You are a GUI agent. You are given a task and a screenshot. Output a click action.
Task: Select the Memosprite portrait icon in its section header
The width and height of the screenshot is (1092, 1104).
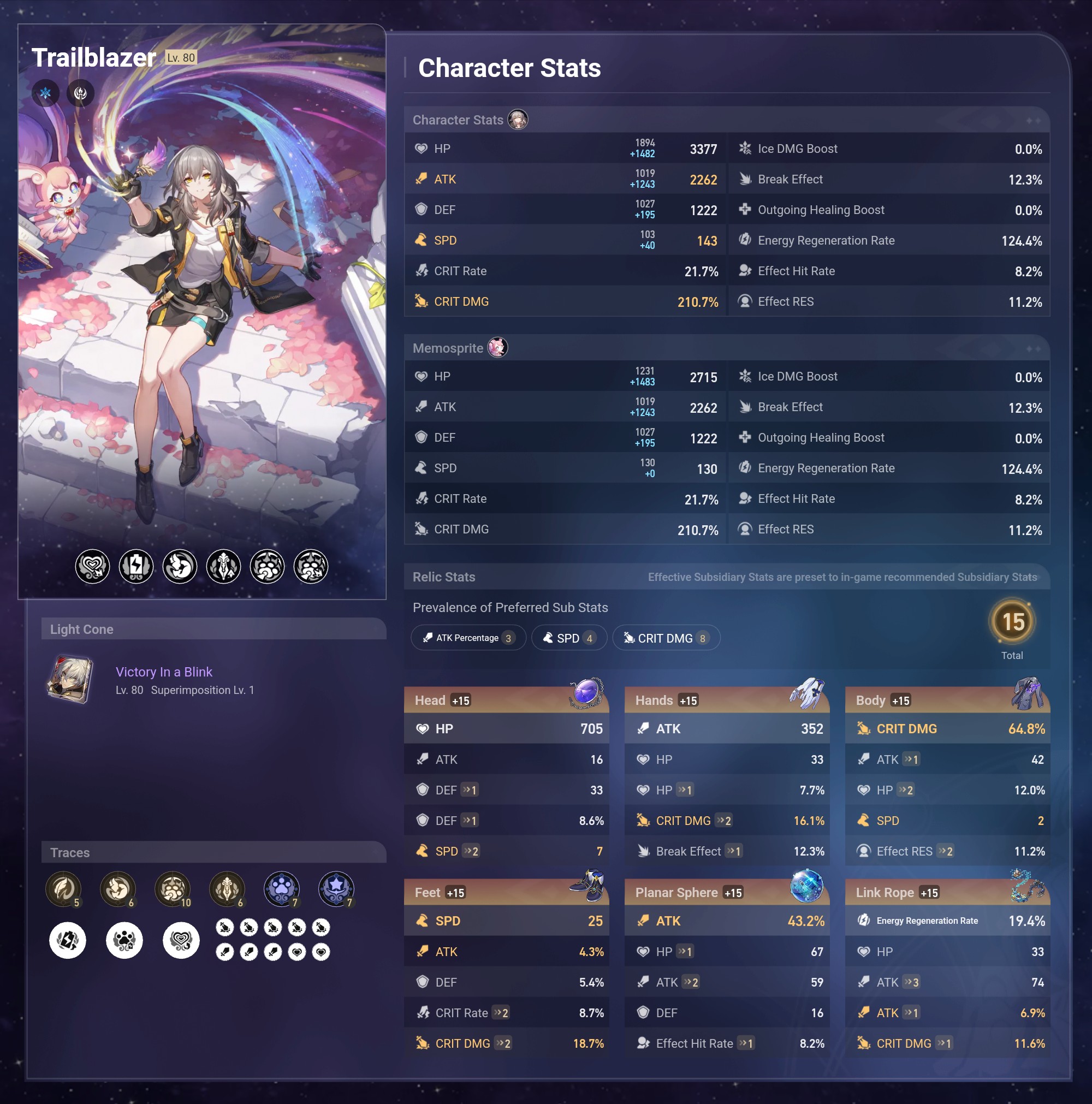[x=498, y=347]
